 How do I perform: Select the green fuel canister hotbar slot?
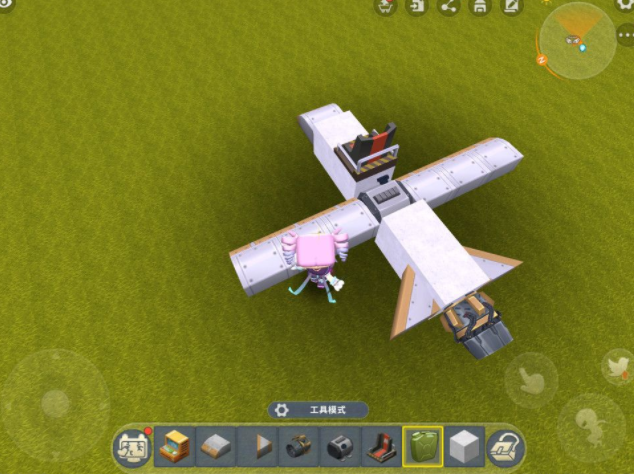[x=422, y=445]
